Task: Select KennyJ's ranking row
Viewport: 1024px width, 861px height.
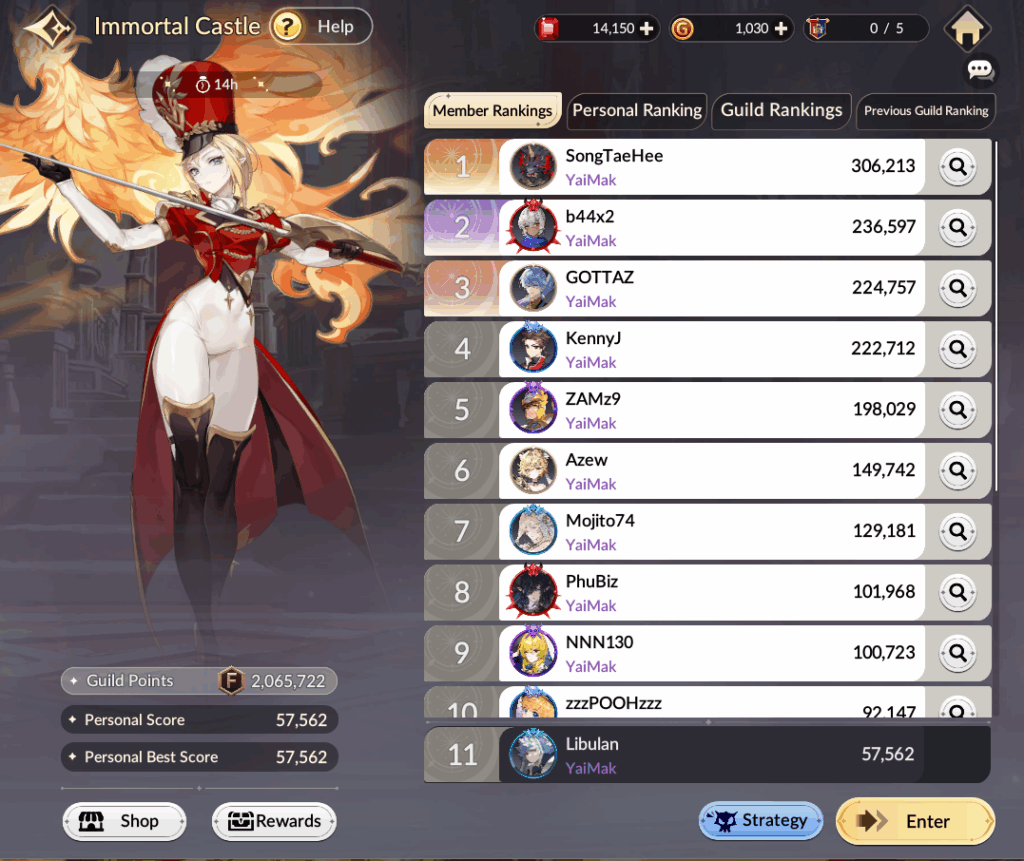Action: point(700,349)
